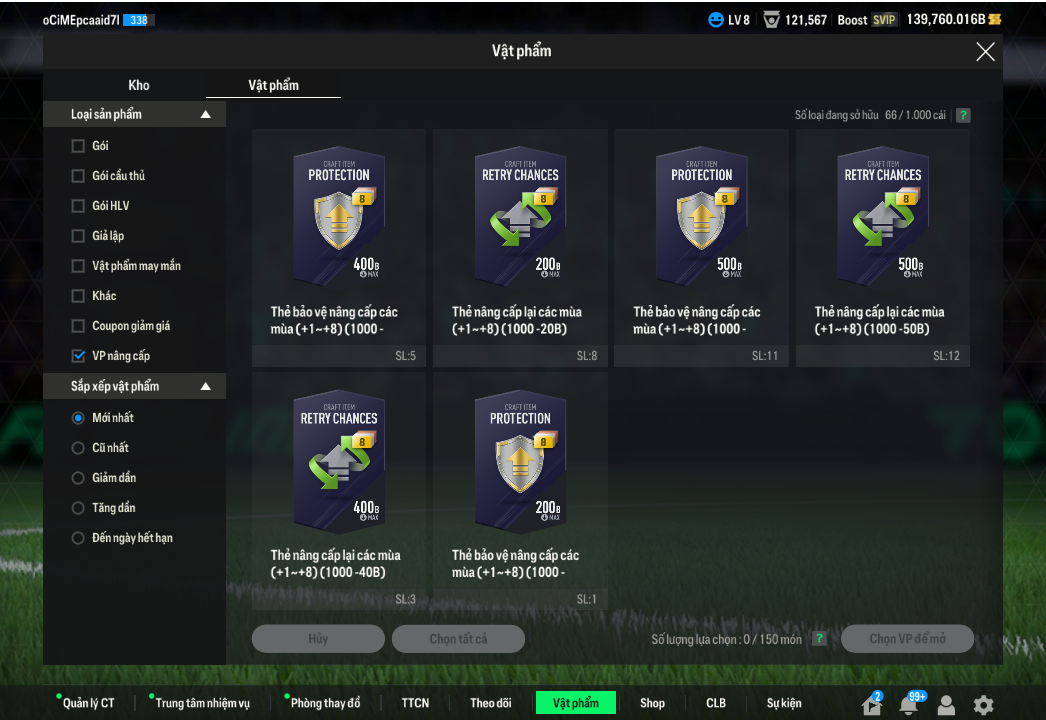1046x720 pixels.
Task: Enable the Coupon giảm giá filter
Action: pyautogui.click(x=78, y=326)
